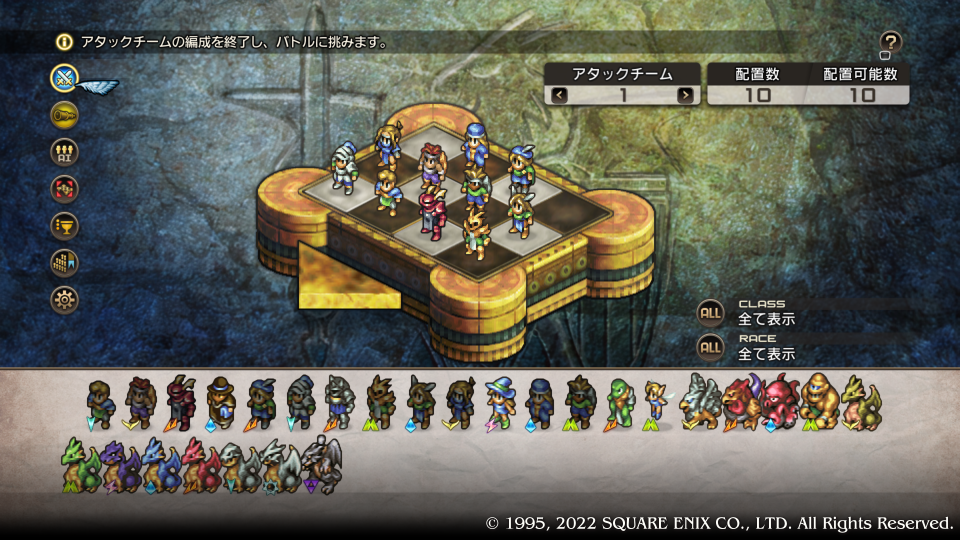Open the building and flag icon
Screen dimensions: 960x540
tap(66, 262)
